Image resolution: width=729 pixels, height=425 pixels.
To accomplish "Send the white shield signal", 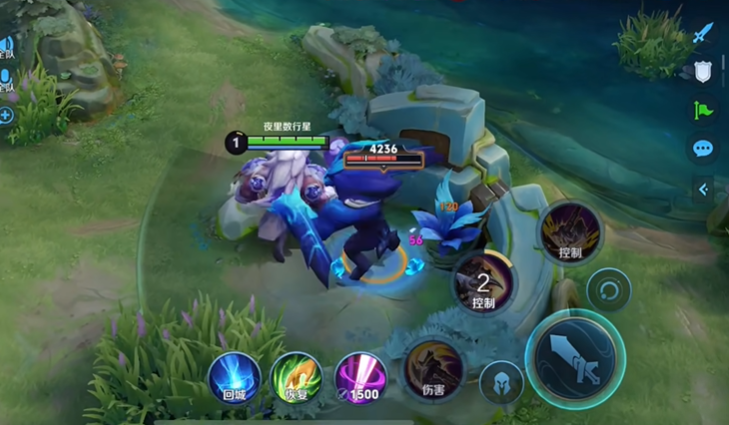I will pyautogui.click(x=703, y=72).
